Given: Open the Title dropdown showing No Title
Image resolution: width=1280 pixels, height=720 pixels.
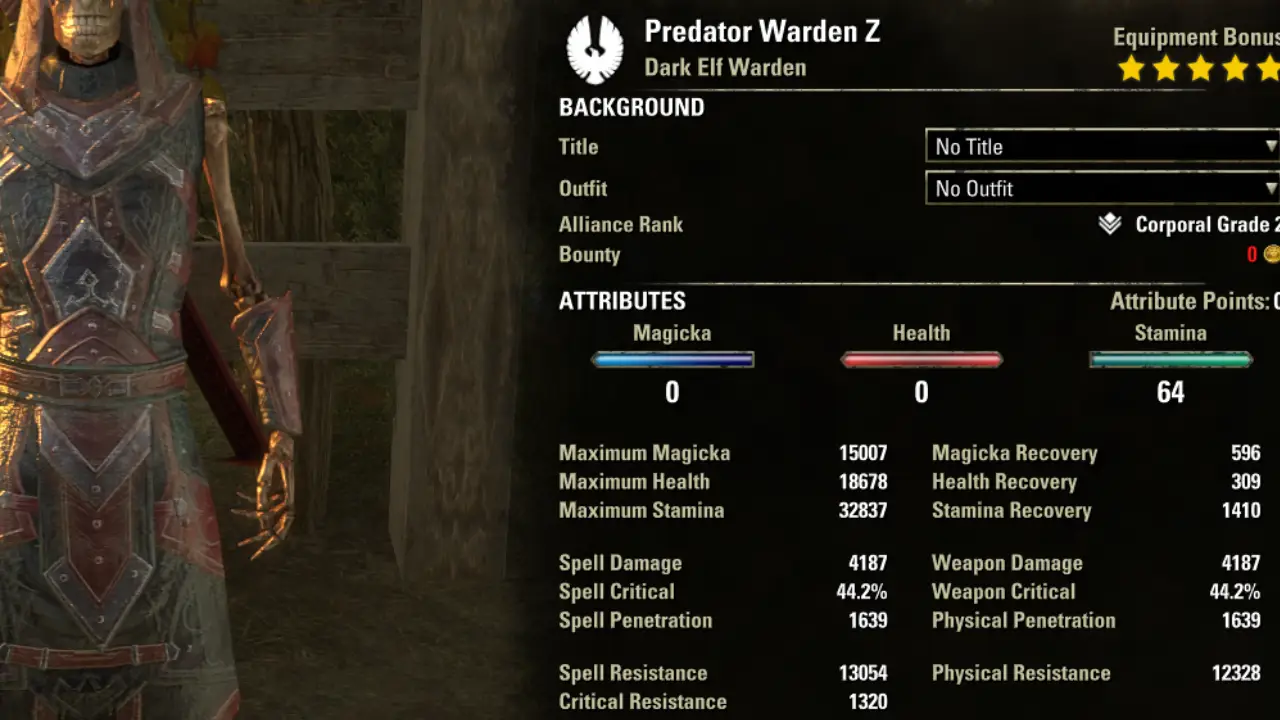Looking at the screenshot, I should tap(1102, 146).
